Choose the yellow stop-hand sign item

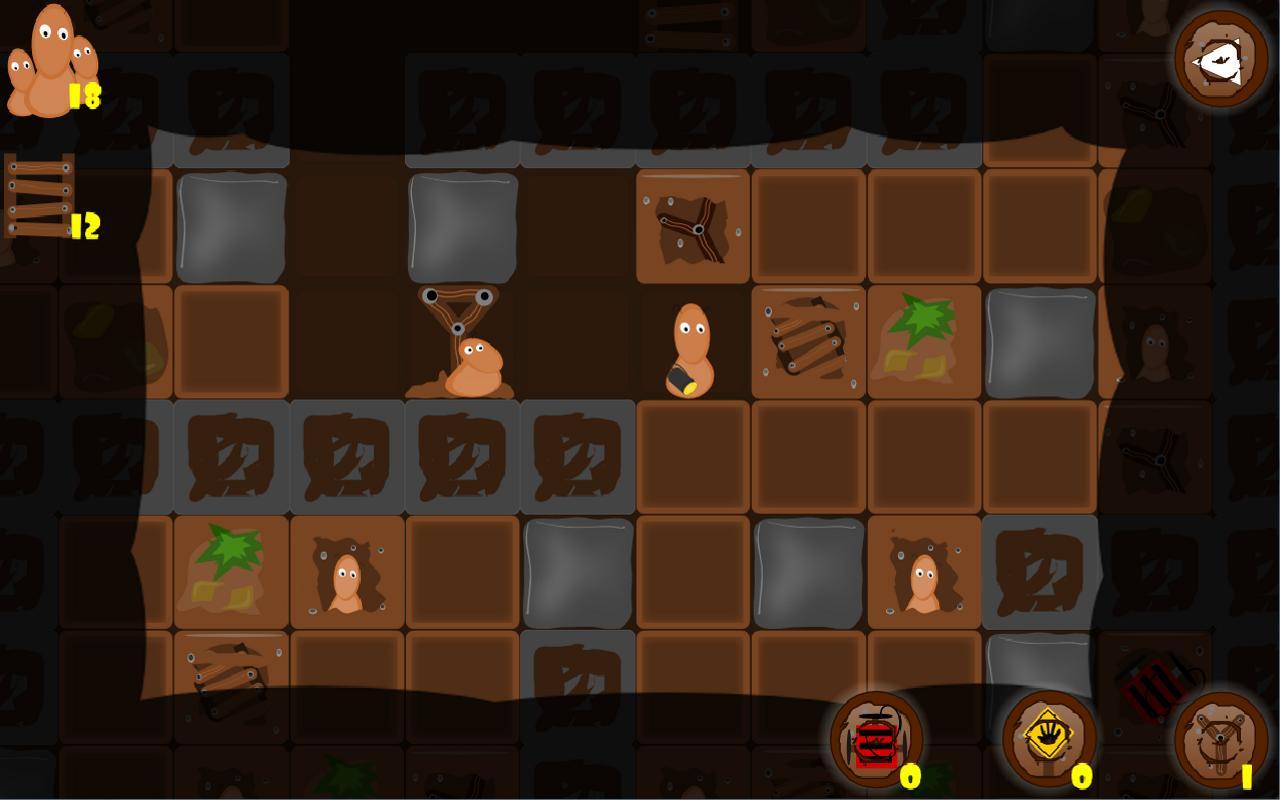(x=1049, y=740)
